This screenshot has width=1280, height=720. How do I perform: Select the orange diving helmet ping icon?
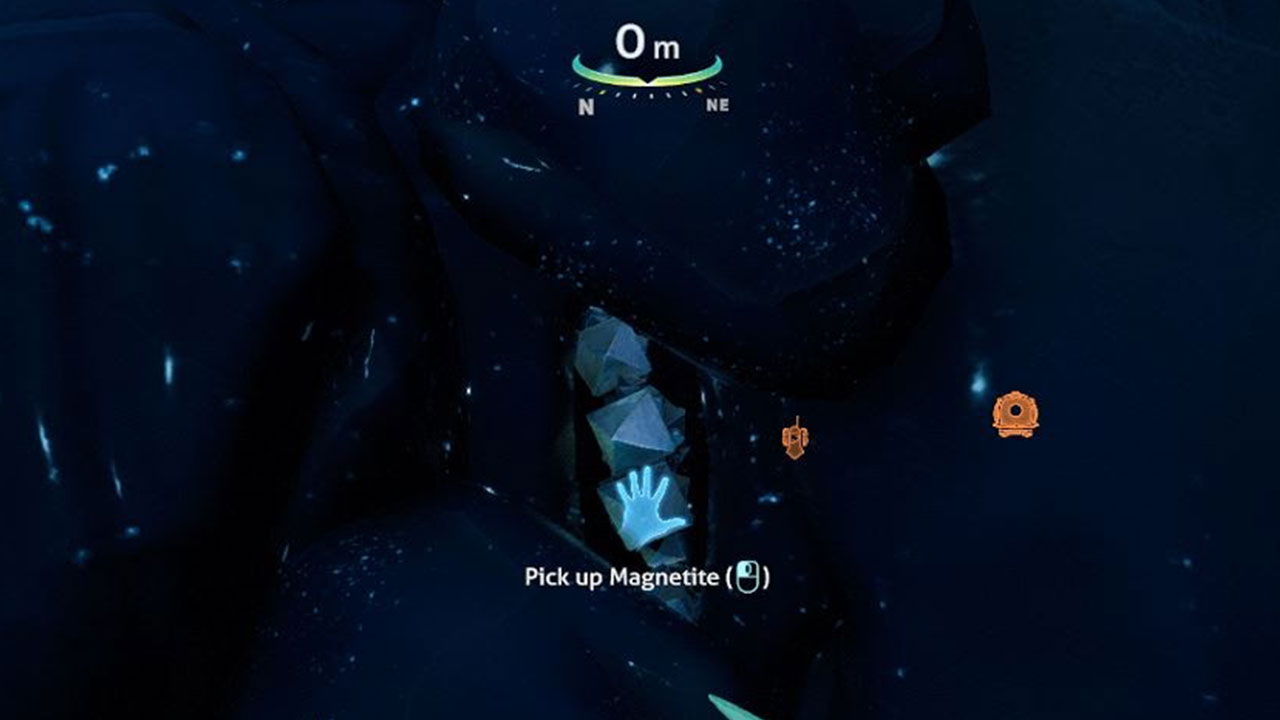coord(1015,412)
